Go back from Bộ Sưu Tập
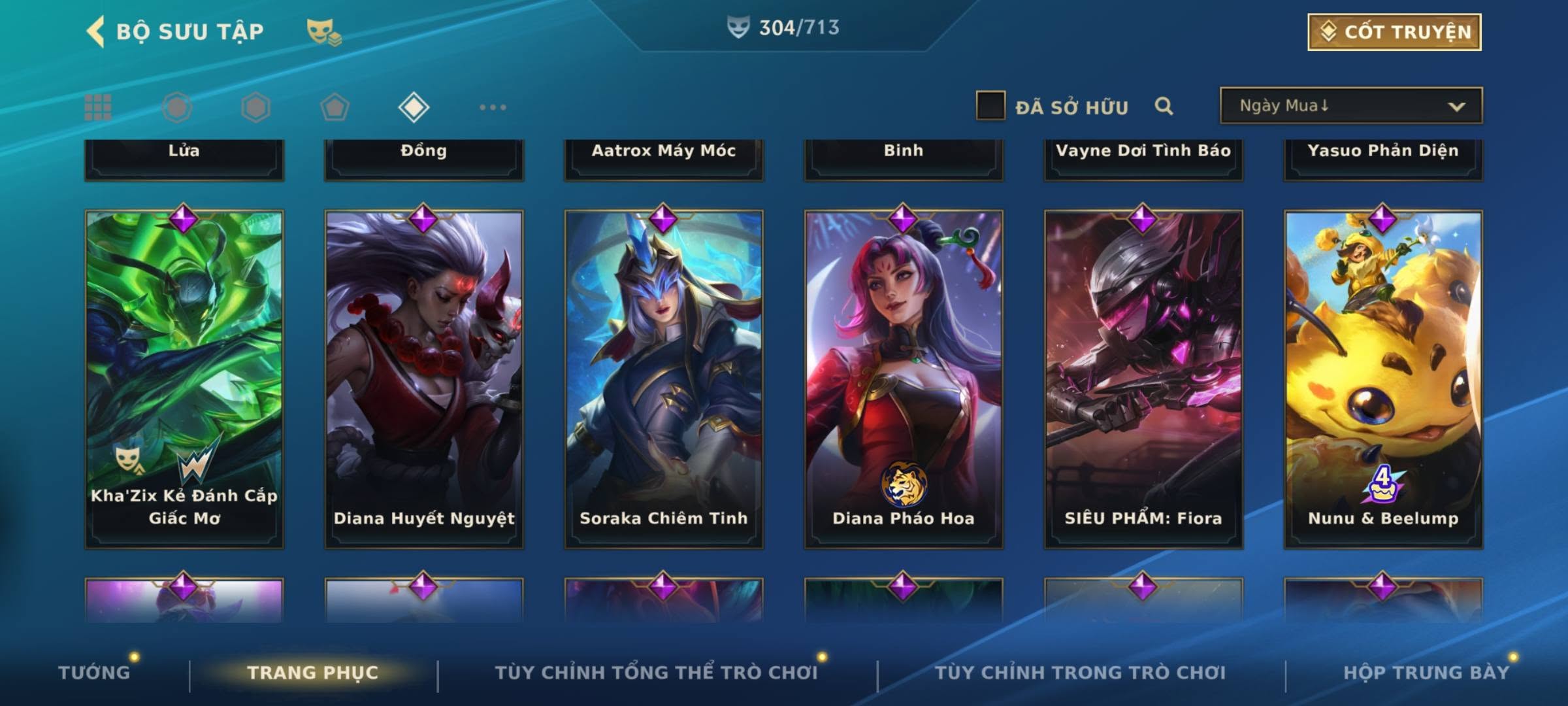Image resolution: width=1568 pixels, height=706 pixels. [x=95, y=31]
